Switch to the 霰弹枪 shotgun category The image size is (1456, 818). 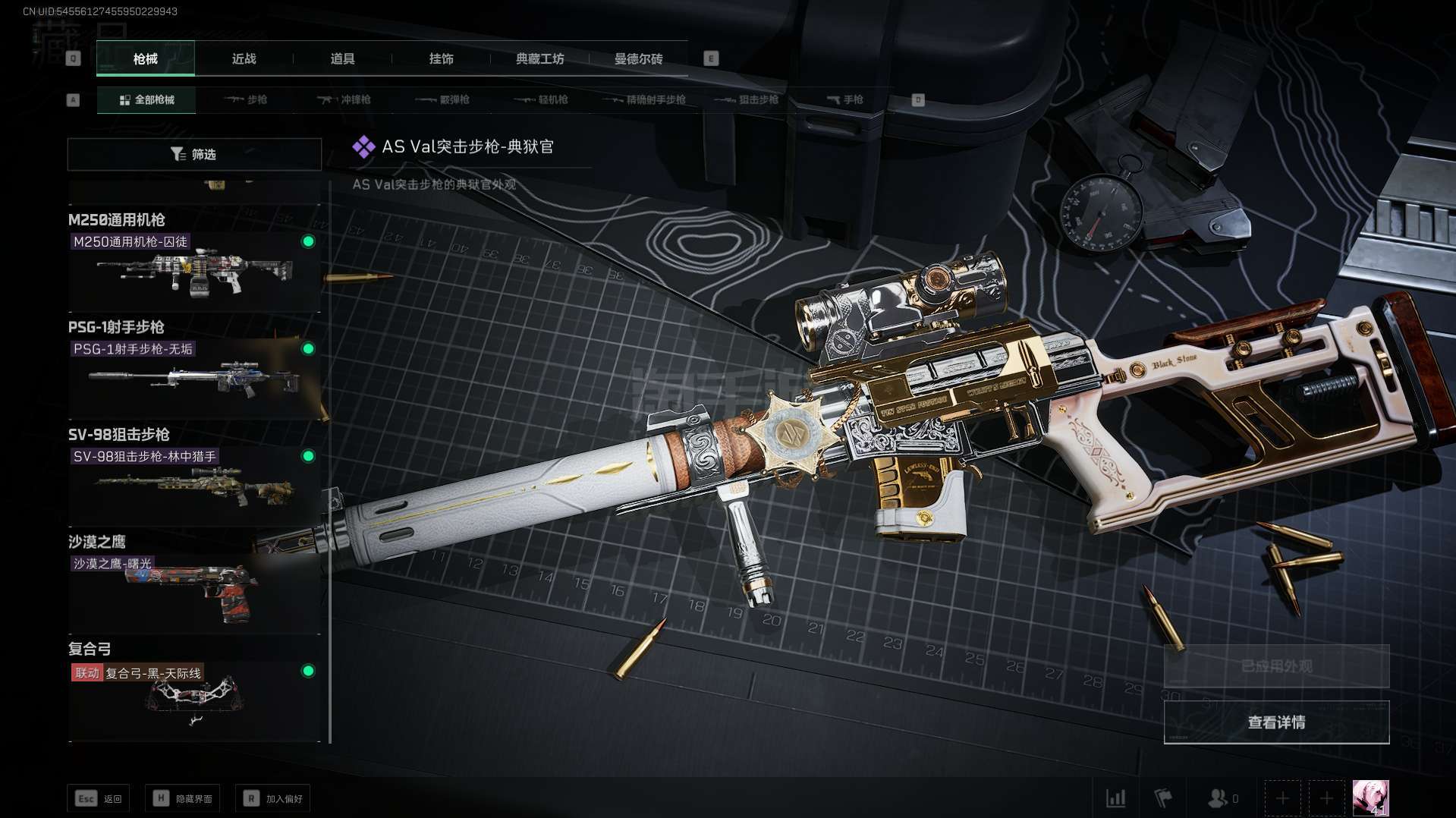tap(443, 100)
